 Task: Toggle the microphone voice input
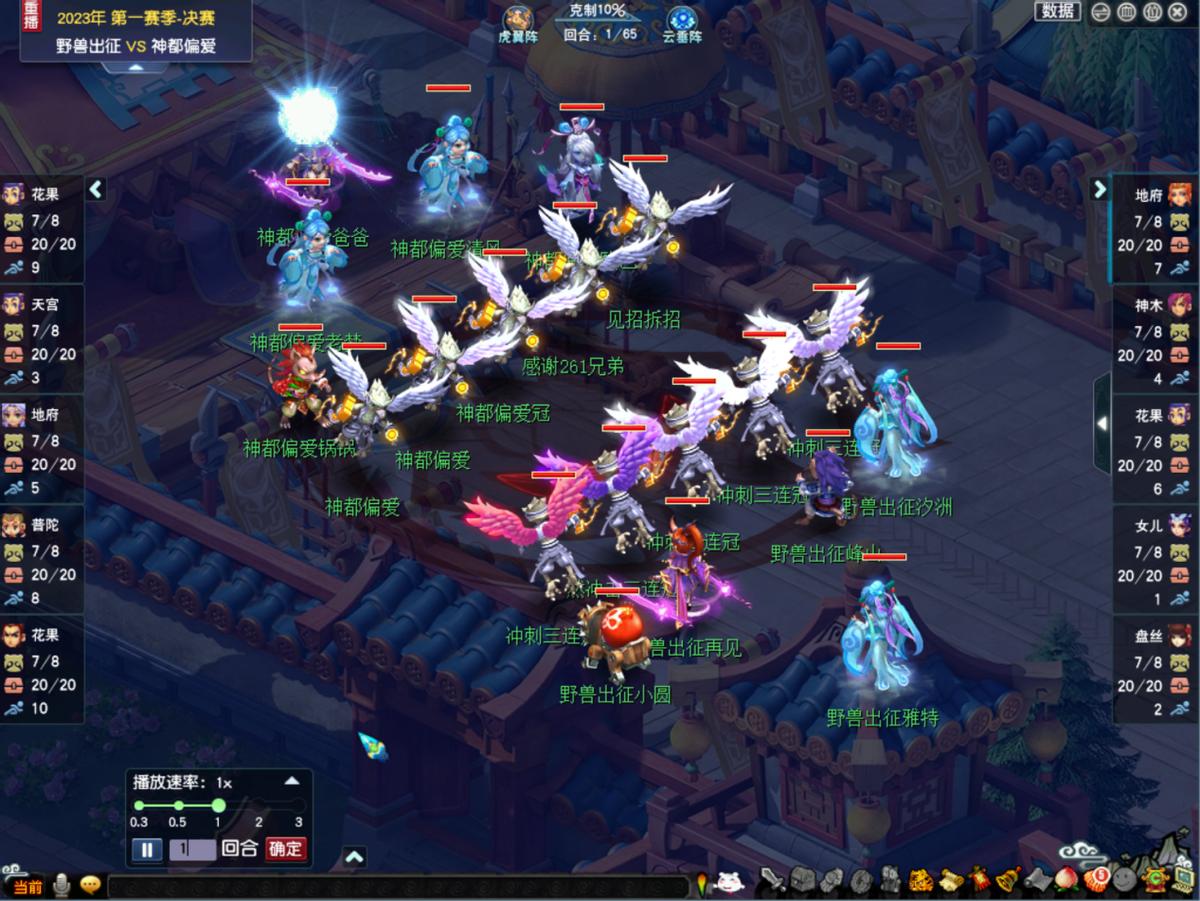62,885
